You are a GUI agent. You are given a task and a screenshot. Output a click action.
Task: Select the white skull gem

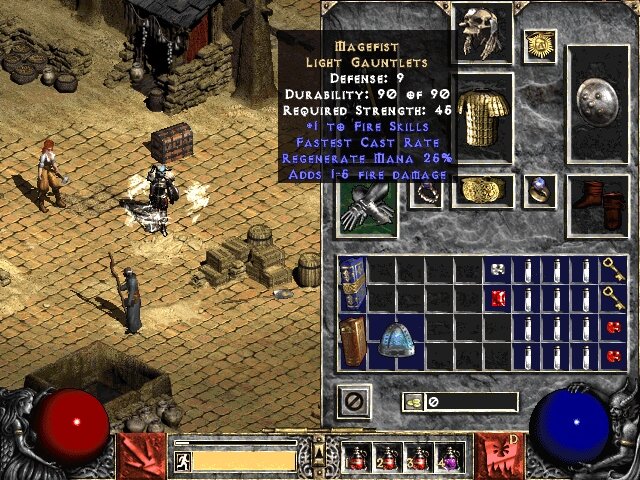point(497,269)
